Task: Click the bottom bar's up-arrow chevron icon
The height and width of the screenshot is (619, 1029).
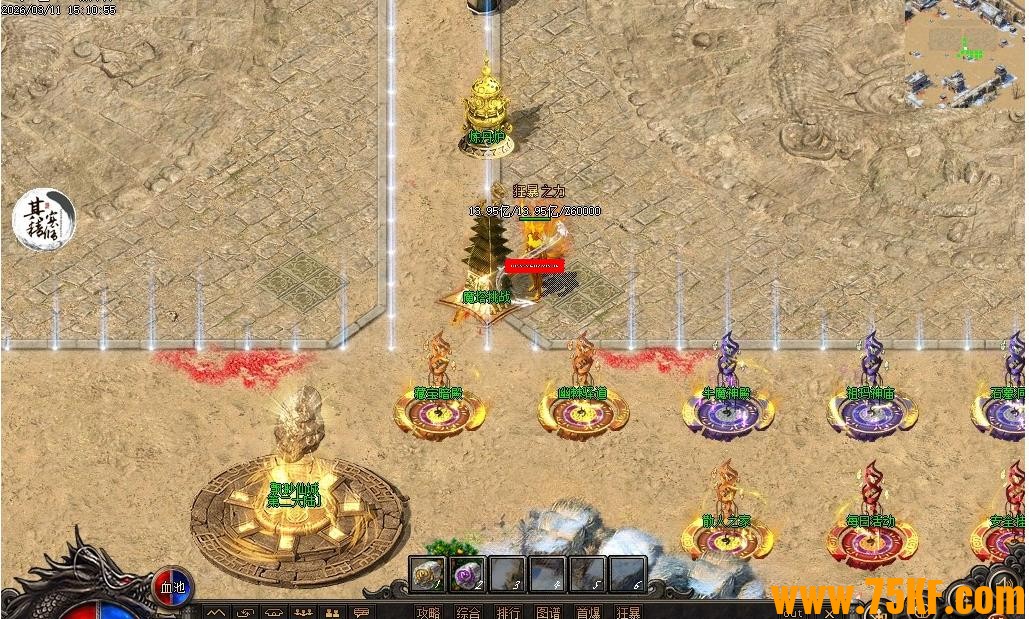Action: point(217,612)
